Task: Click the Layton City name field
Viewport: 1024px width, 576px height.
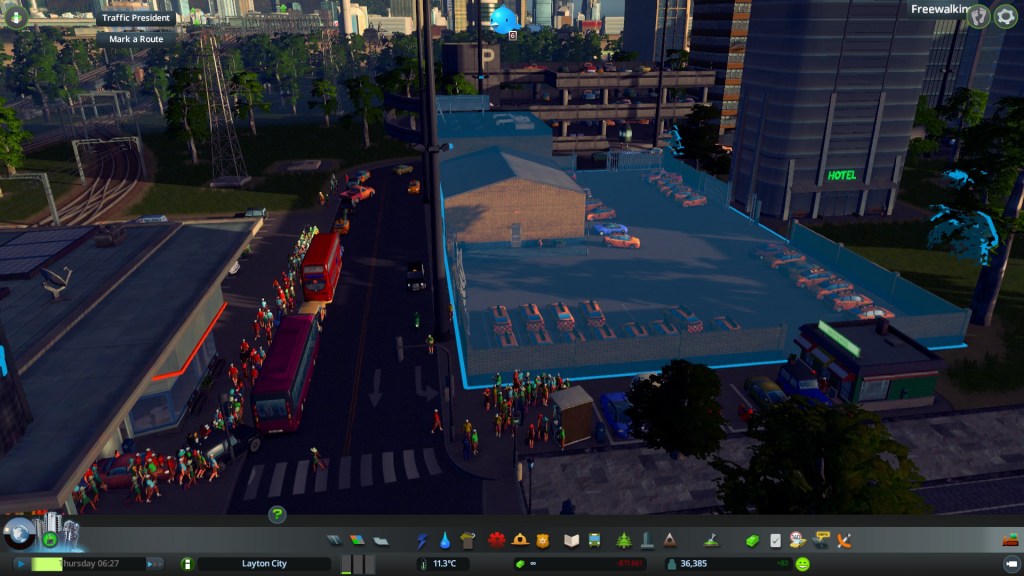Action: [264, 564]
